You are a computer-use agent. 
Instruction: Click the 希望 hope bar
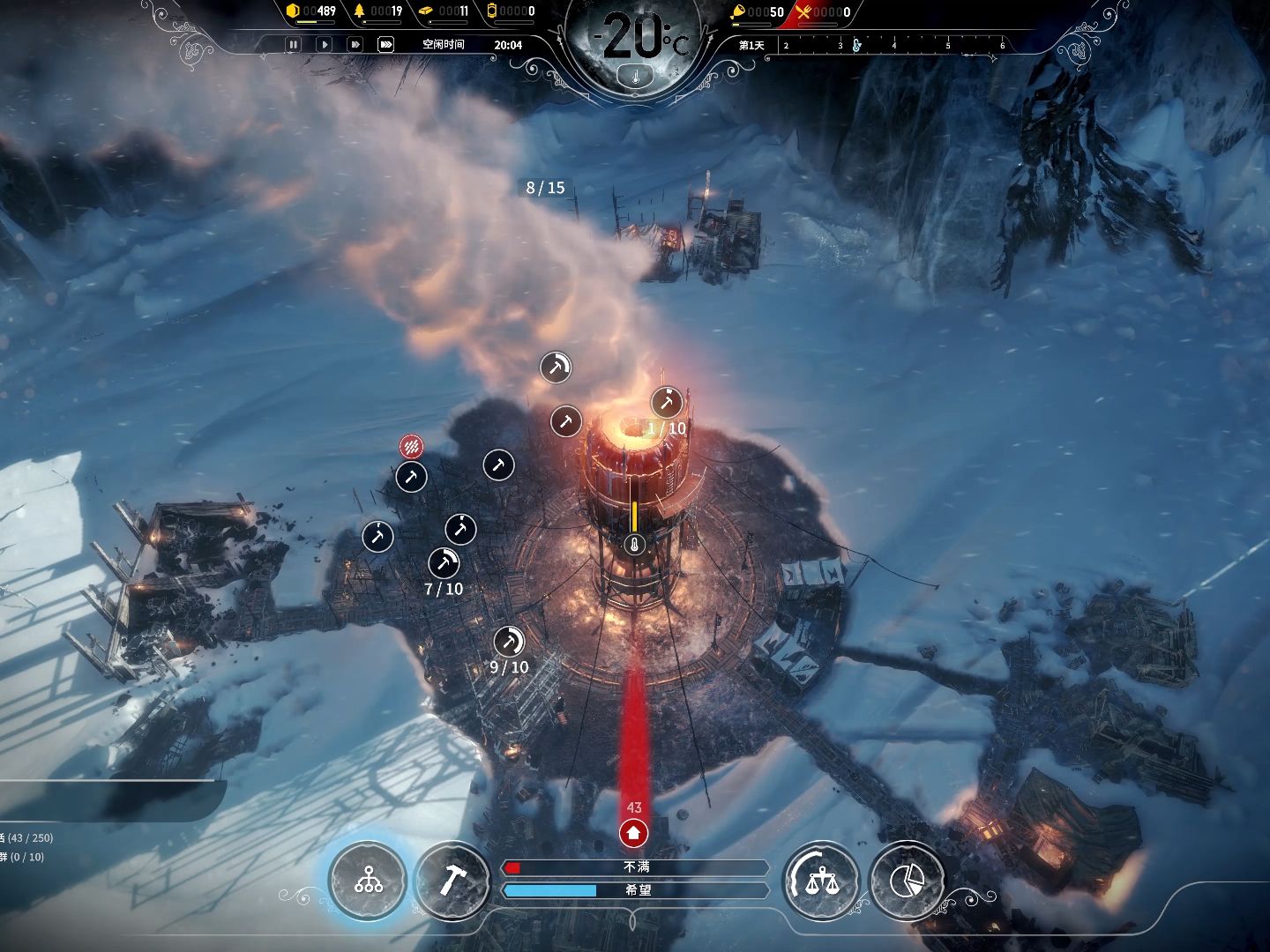click(635, 890)
